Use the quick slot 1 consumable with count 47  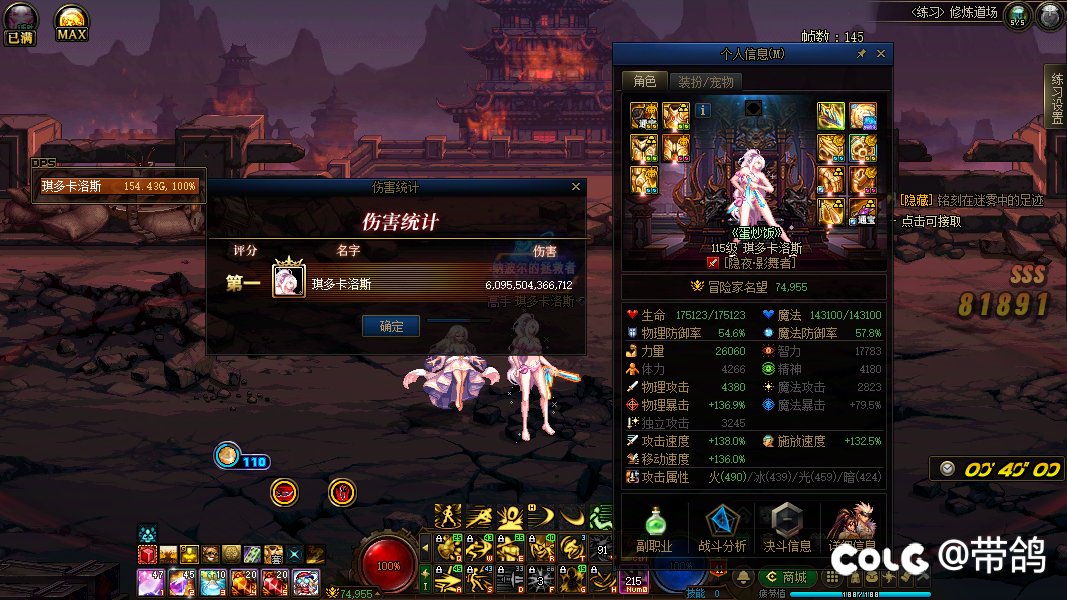tap(149, 582)
